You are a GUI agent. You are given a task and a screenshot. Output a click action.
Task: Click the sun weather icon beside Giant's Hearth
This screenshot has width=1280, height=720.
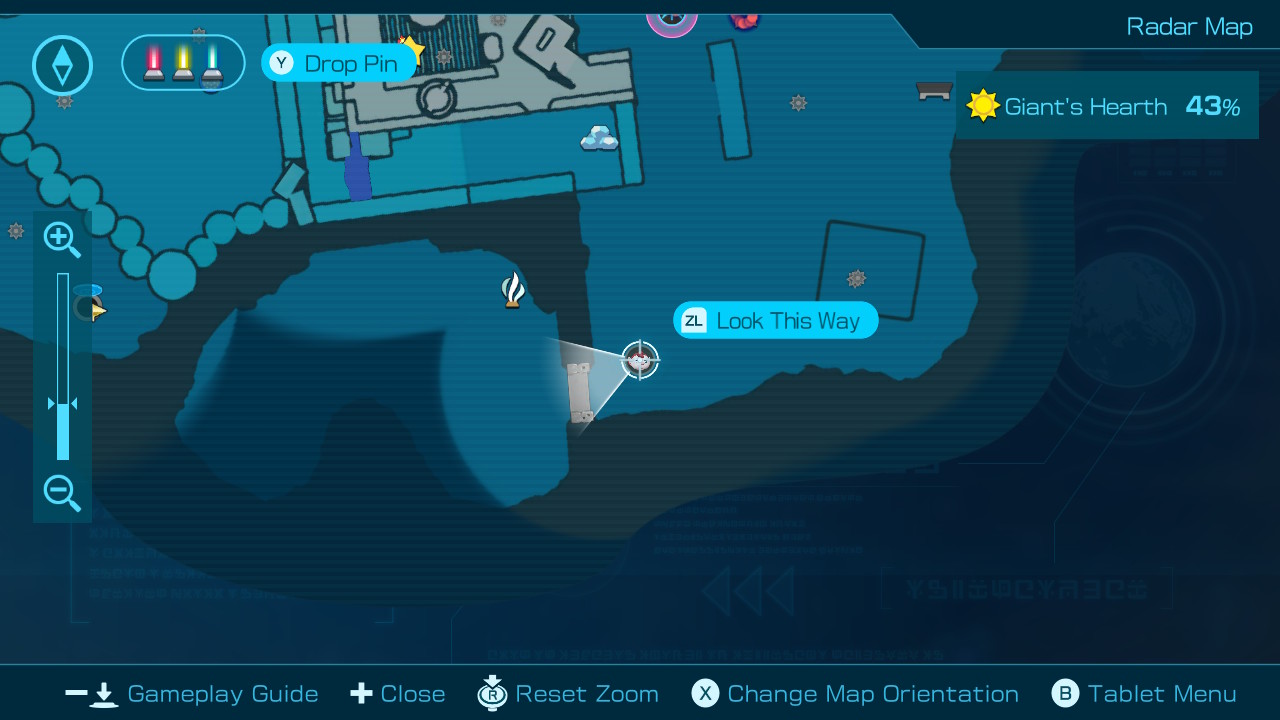(983, 105)
